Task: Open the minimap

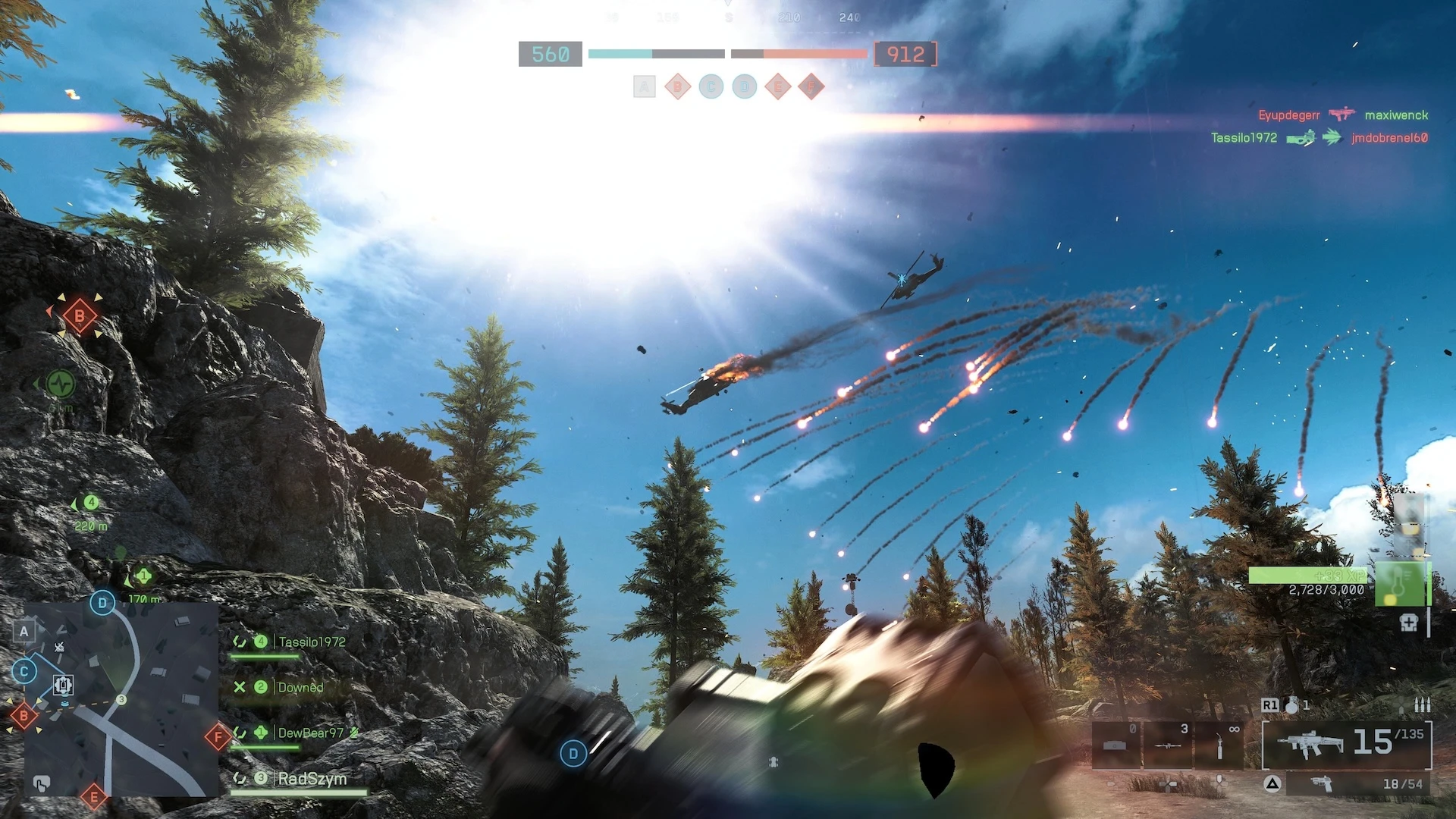Action: pyautogui.click(x=121, y=698)
